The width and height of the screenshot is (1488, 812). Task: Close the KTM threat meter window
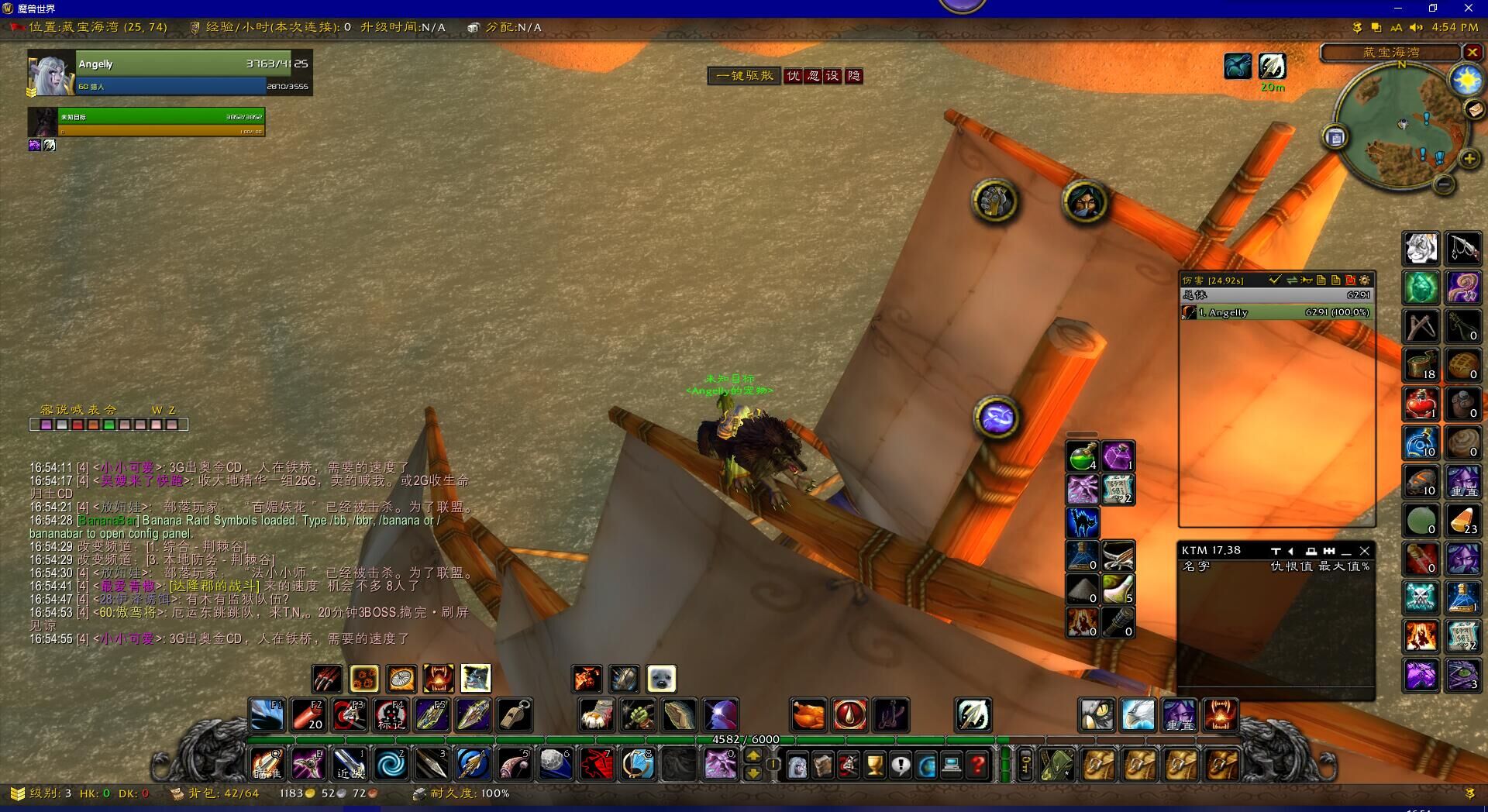1365,551
